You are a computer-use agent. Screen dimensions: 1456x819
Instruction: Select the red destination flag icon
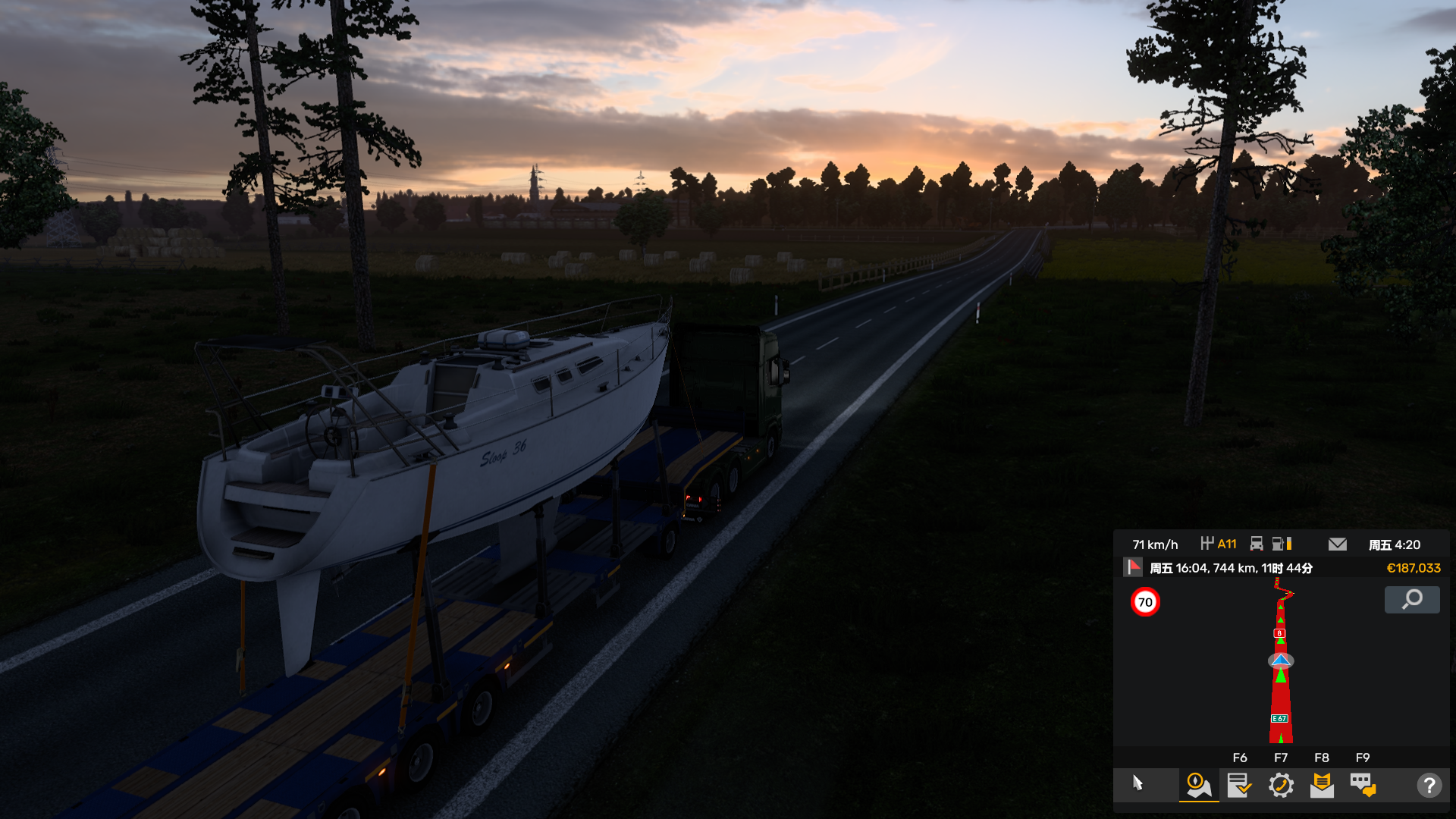tap(1133, 567)
